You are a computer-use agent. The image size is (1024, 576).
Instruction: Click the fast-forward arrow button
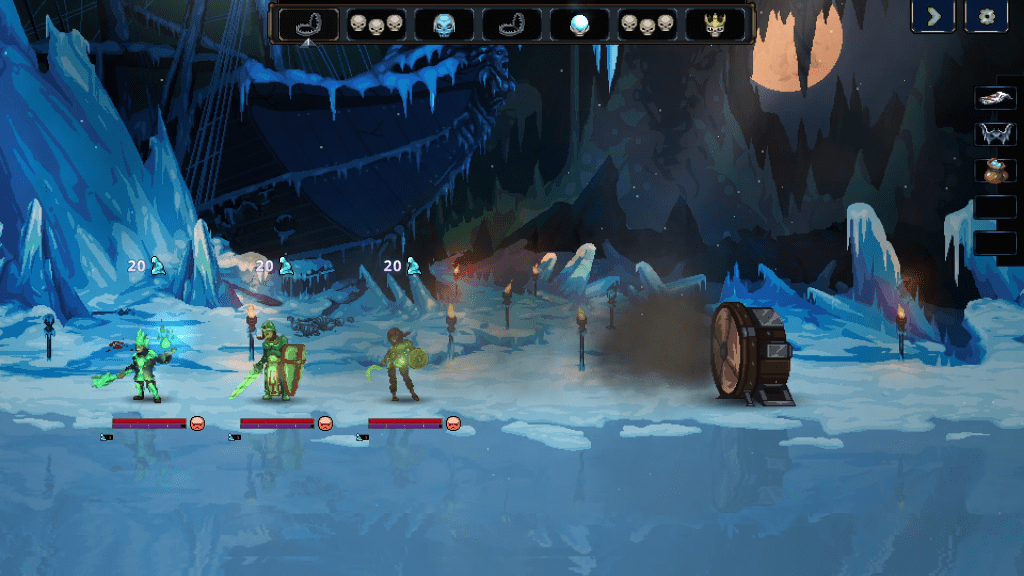click(x=932, y=16)
